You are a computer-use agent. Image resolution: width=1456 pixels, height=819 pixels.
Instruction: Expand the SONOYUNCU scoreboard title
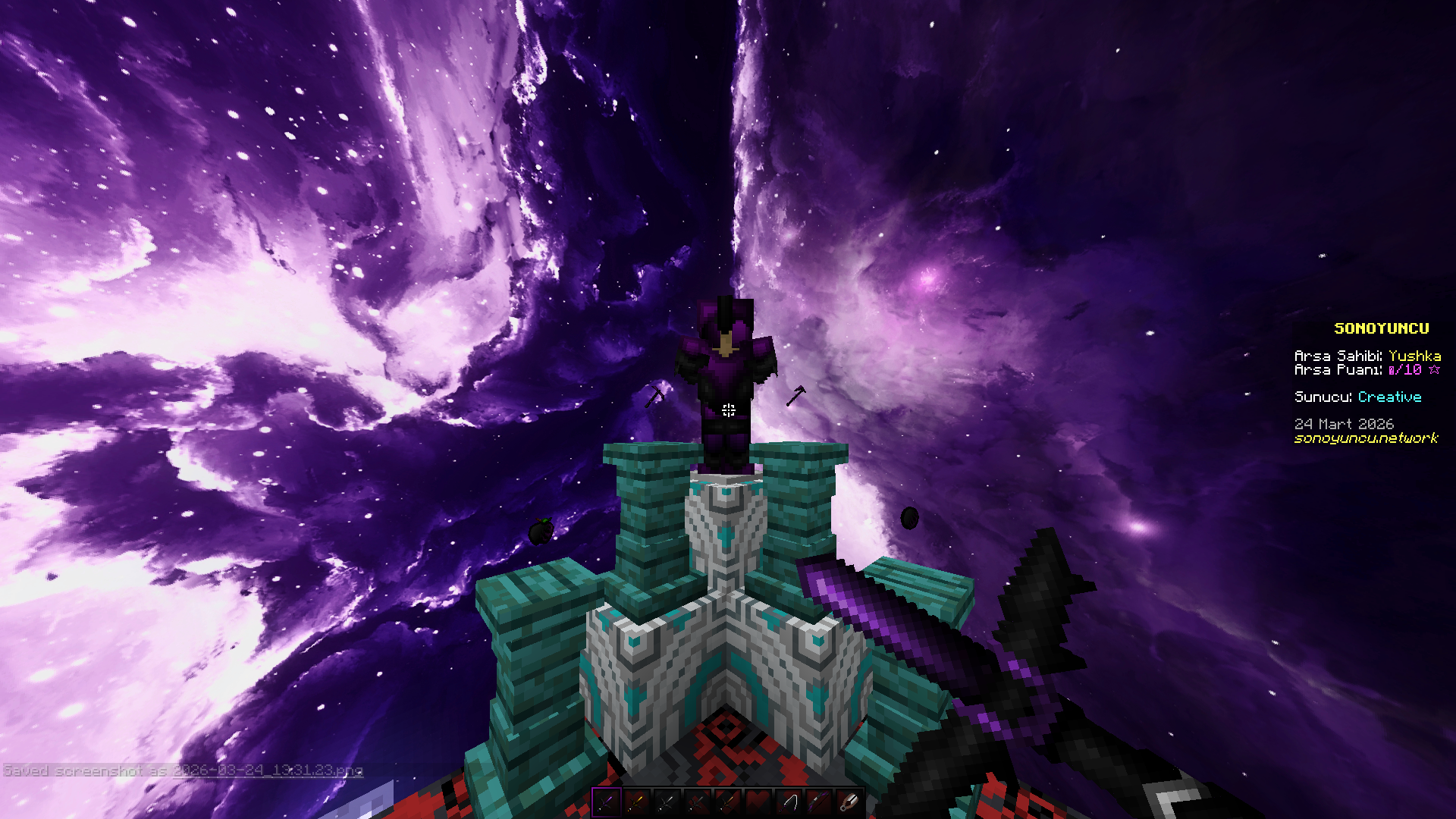1382,328
